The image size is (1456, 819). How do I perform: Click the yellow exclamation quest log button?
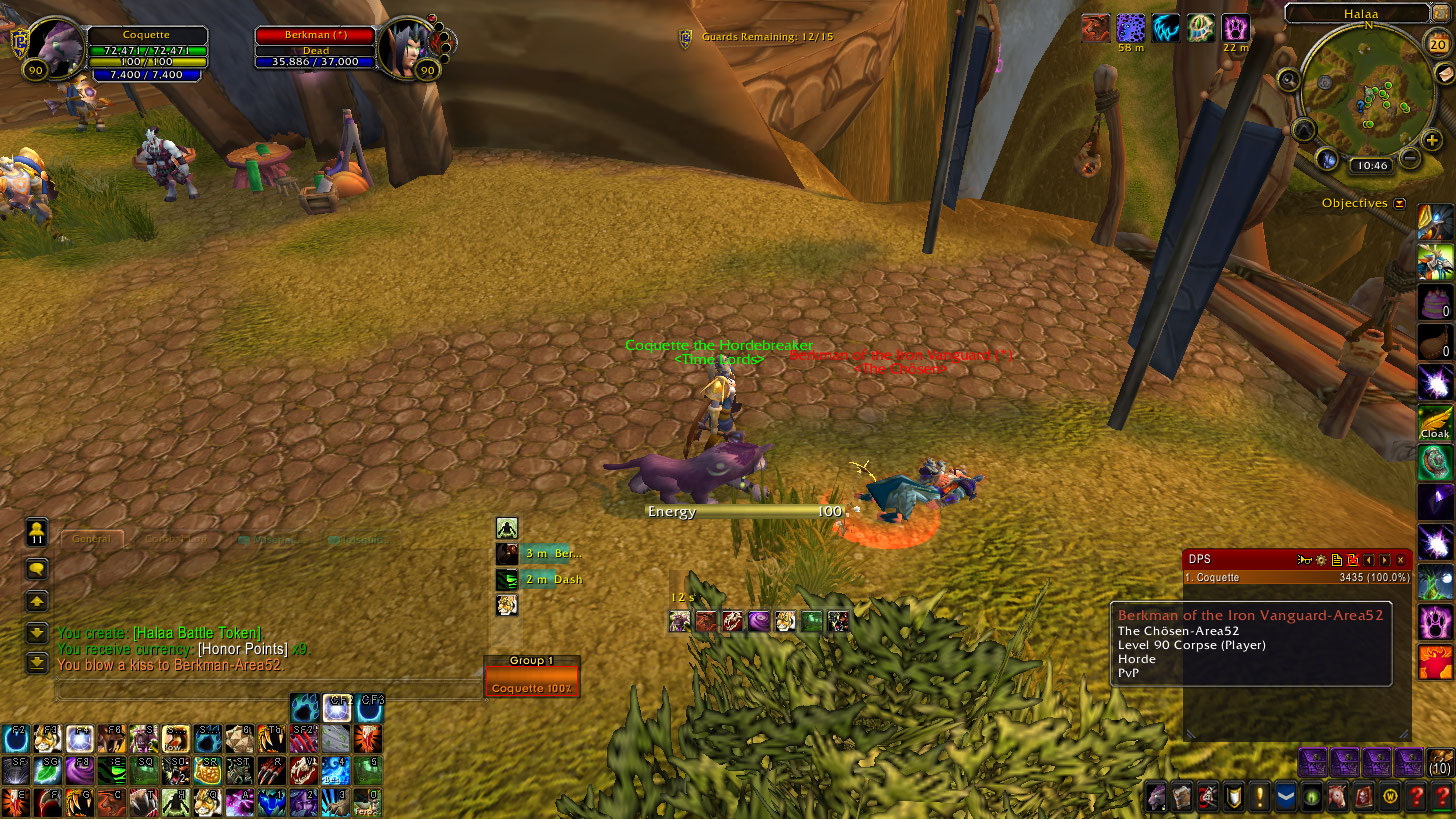[1260, 796]
